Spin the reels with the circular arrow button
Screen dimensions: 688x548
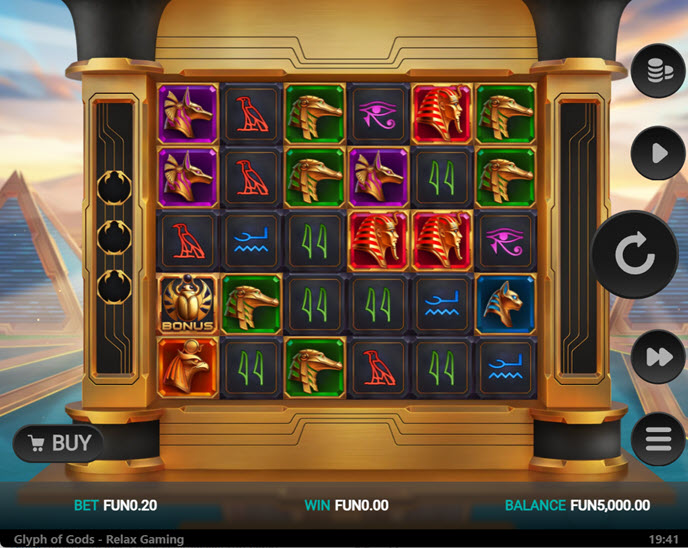[635, 255]
